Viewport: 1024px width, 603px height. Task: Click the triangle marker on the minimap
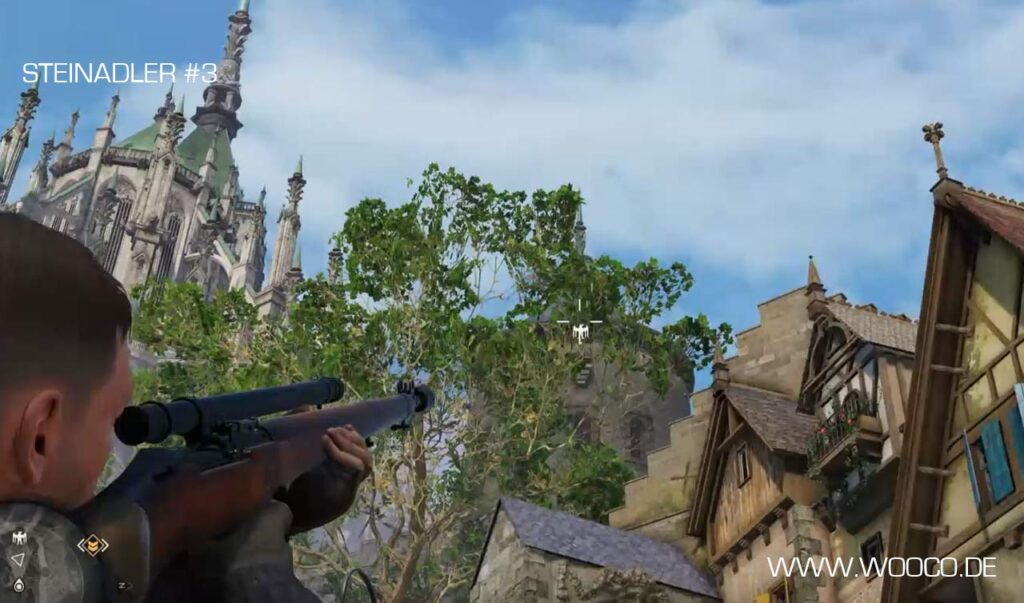tap(18, 561)
